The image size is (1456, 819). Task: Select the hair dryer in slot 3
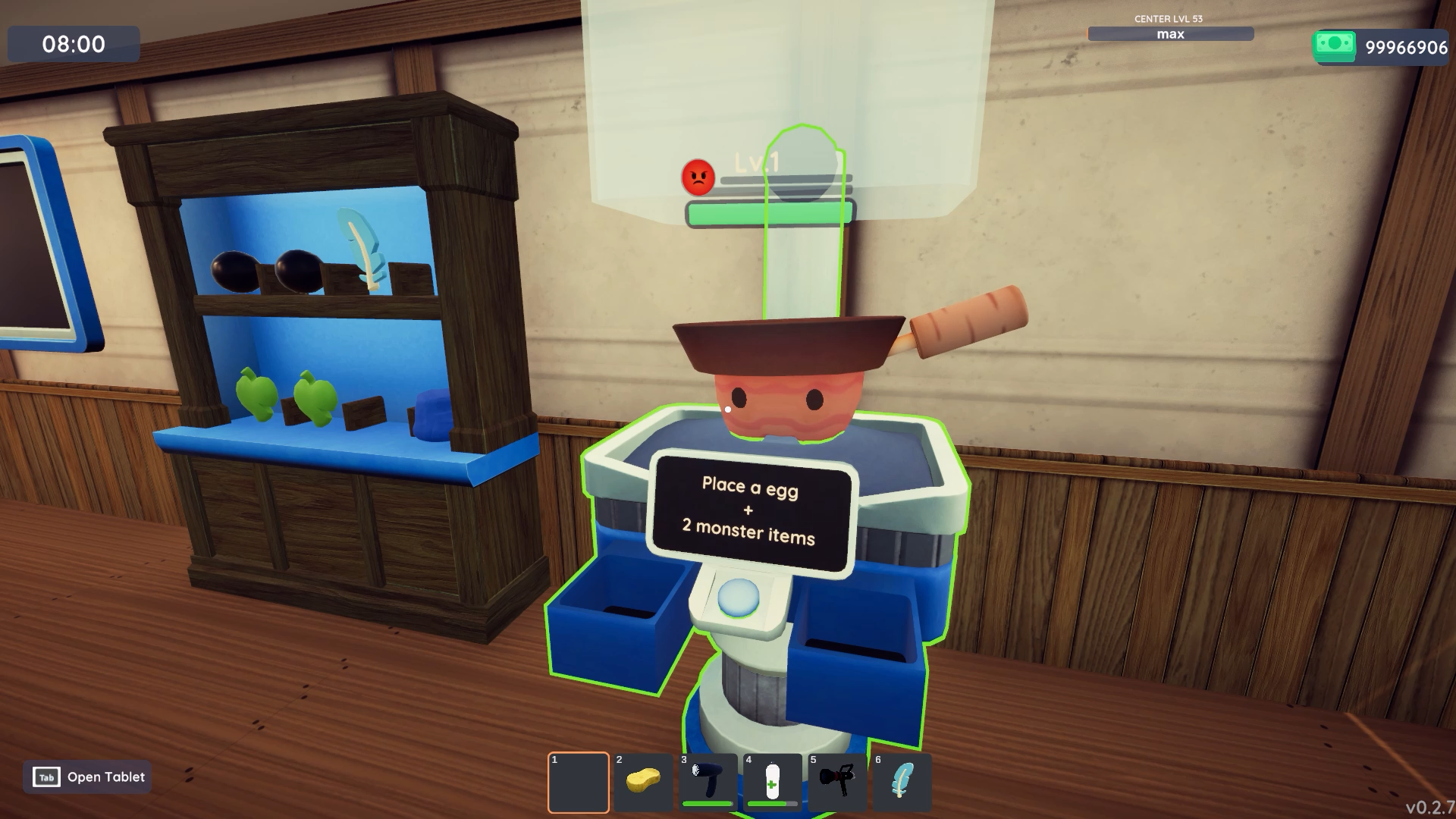point(707,777)
